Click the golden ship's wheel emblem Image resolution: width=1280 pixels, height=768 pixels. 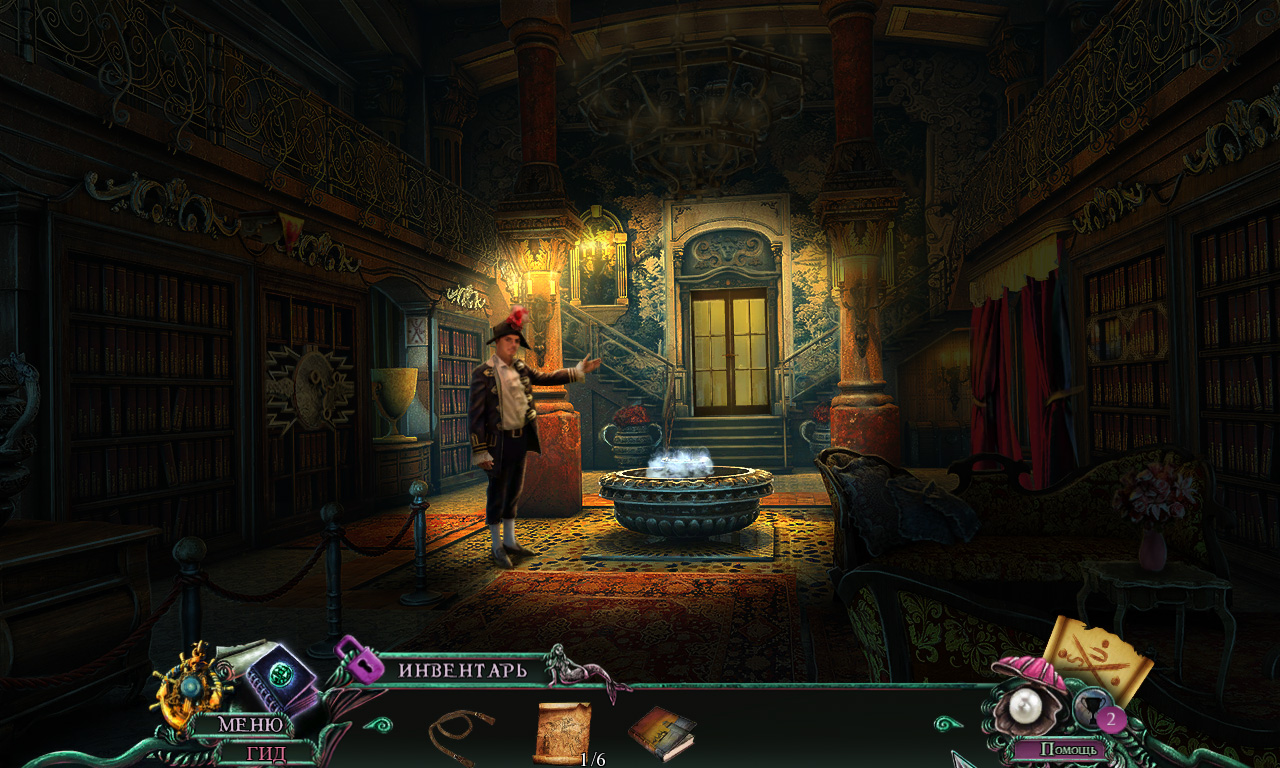coord(192,688)
